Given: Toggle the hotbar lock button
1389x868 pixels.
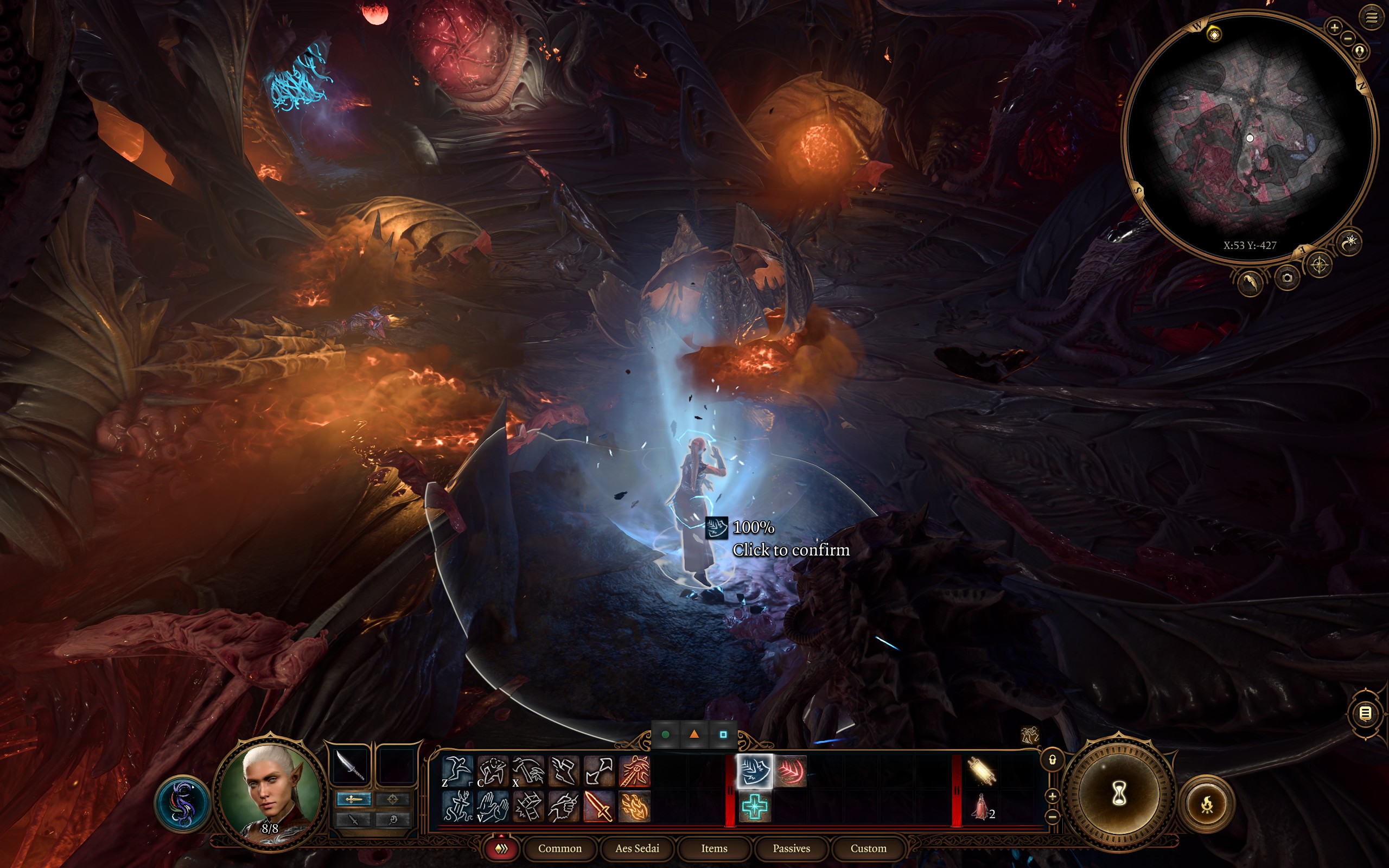Looking at the screenshot, I should (1052, 760).
